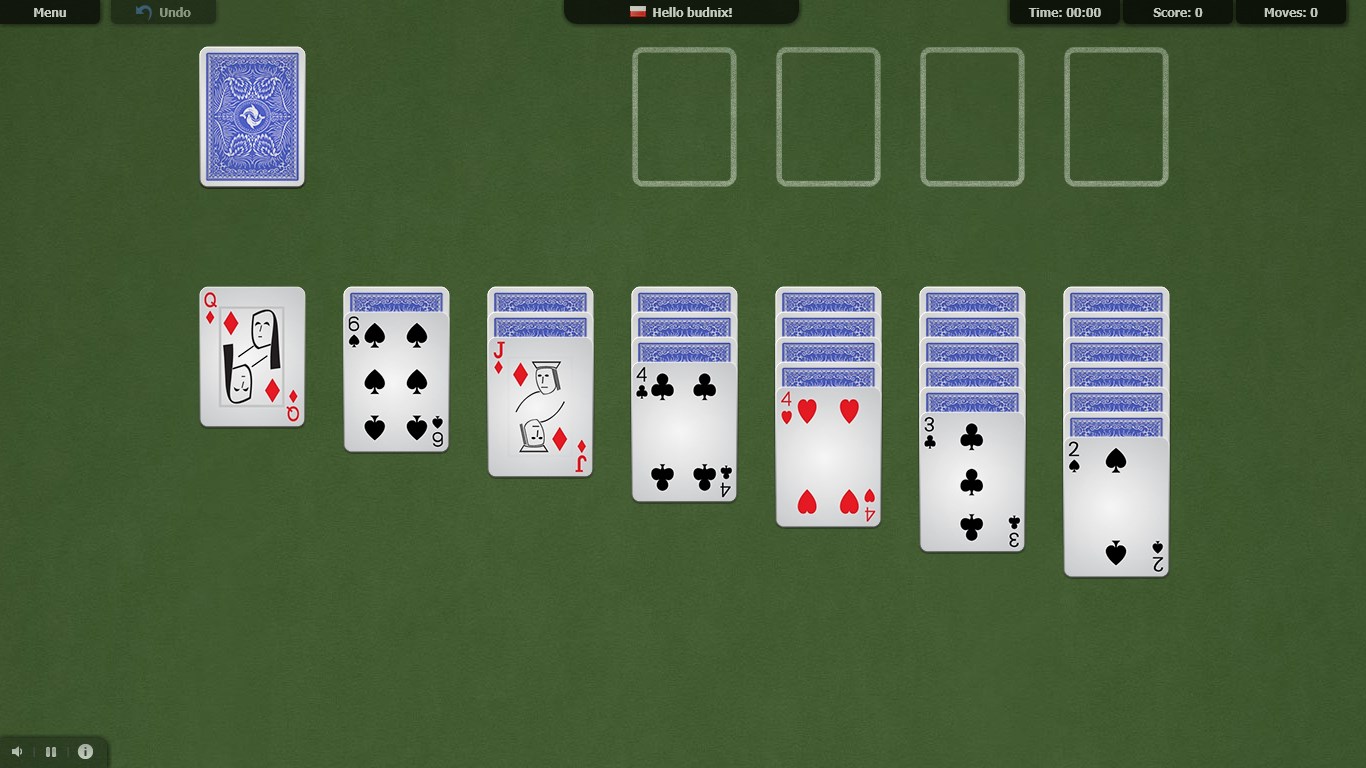The image size is (1366, 768).
Task: Click the Score: 0 display
Action: click(1177, 12)
